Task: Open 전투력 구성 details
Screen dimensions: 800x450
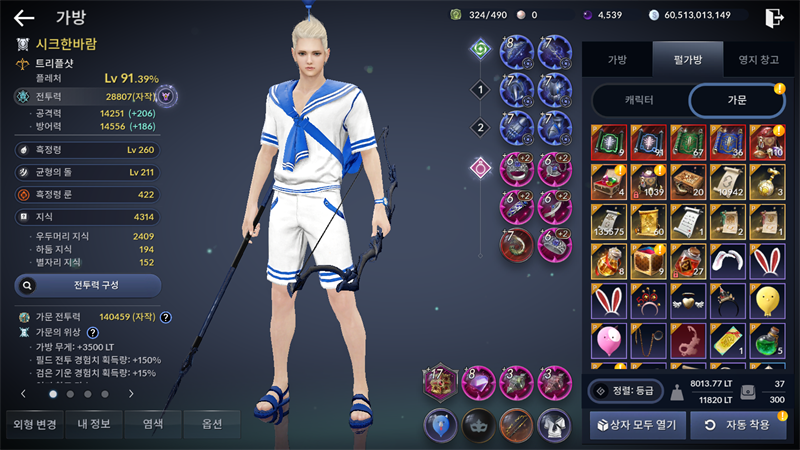Action: click(x=88, y=285)
